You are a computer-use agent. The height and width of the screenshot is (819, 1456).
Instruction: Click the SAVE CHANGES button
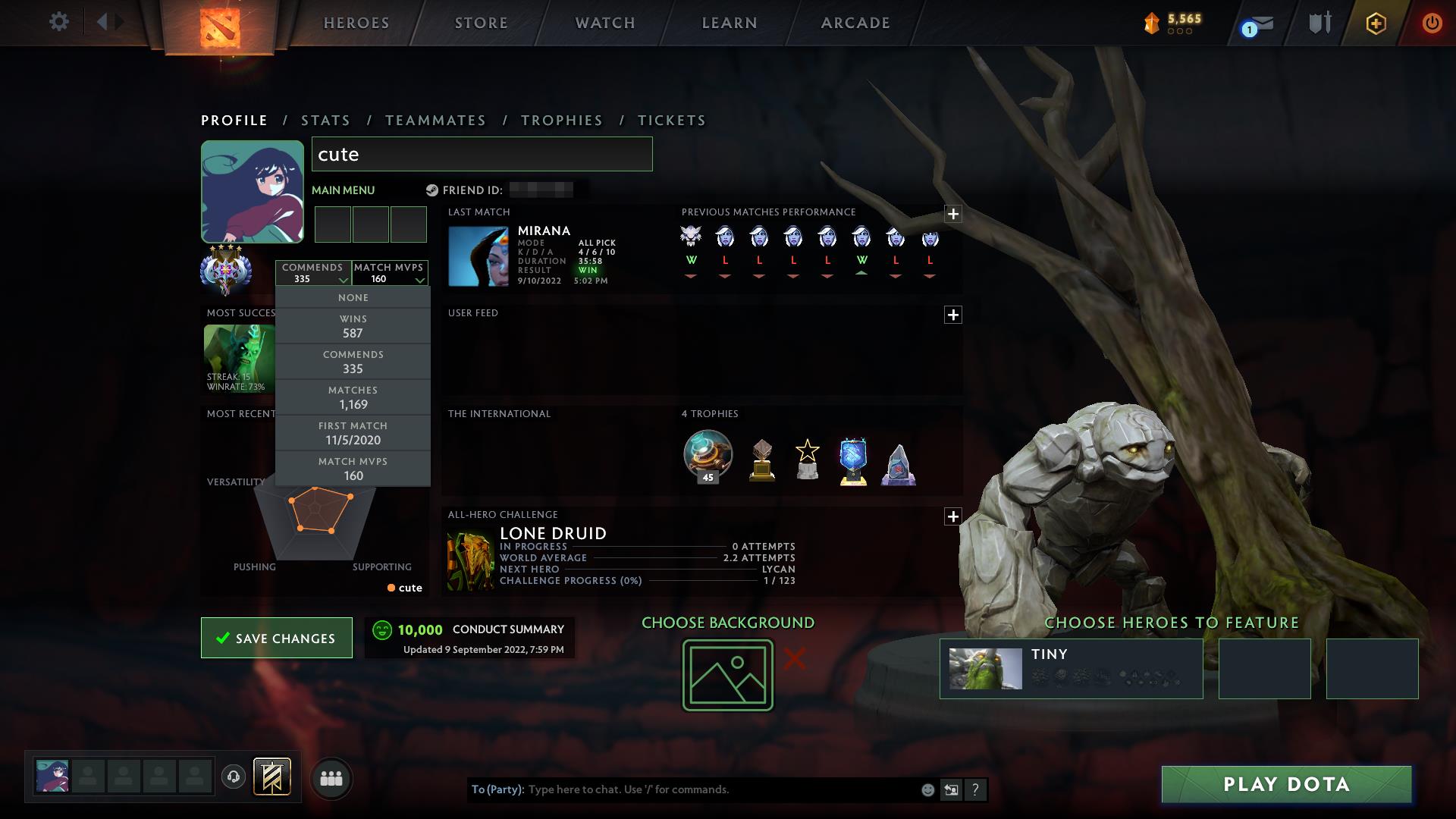coord(276,638)
